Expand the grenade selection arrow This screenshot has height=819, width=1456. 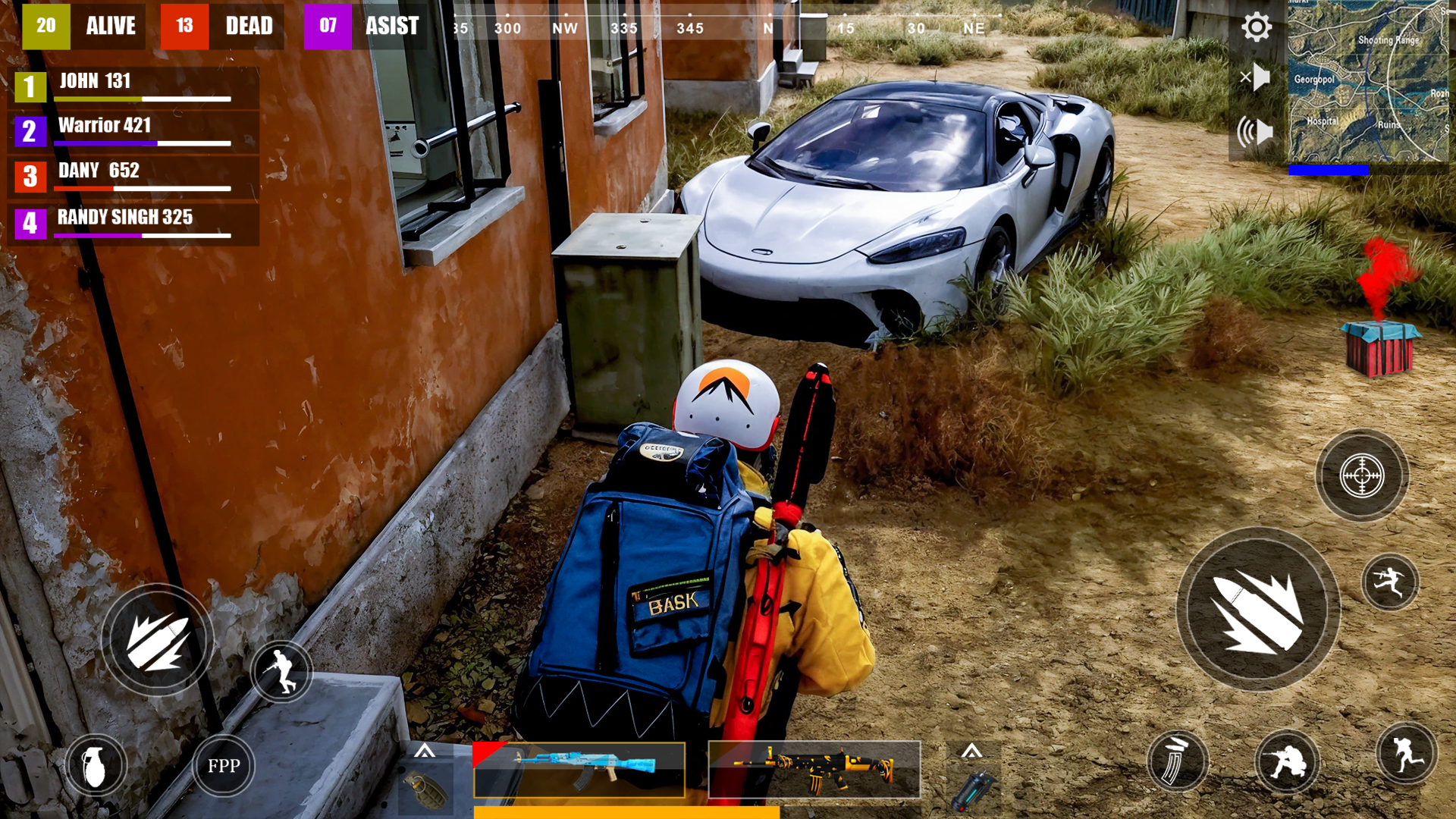[425, 752]
